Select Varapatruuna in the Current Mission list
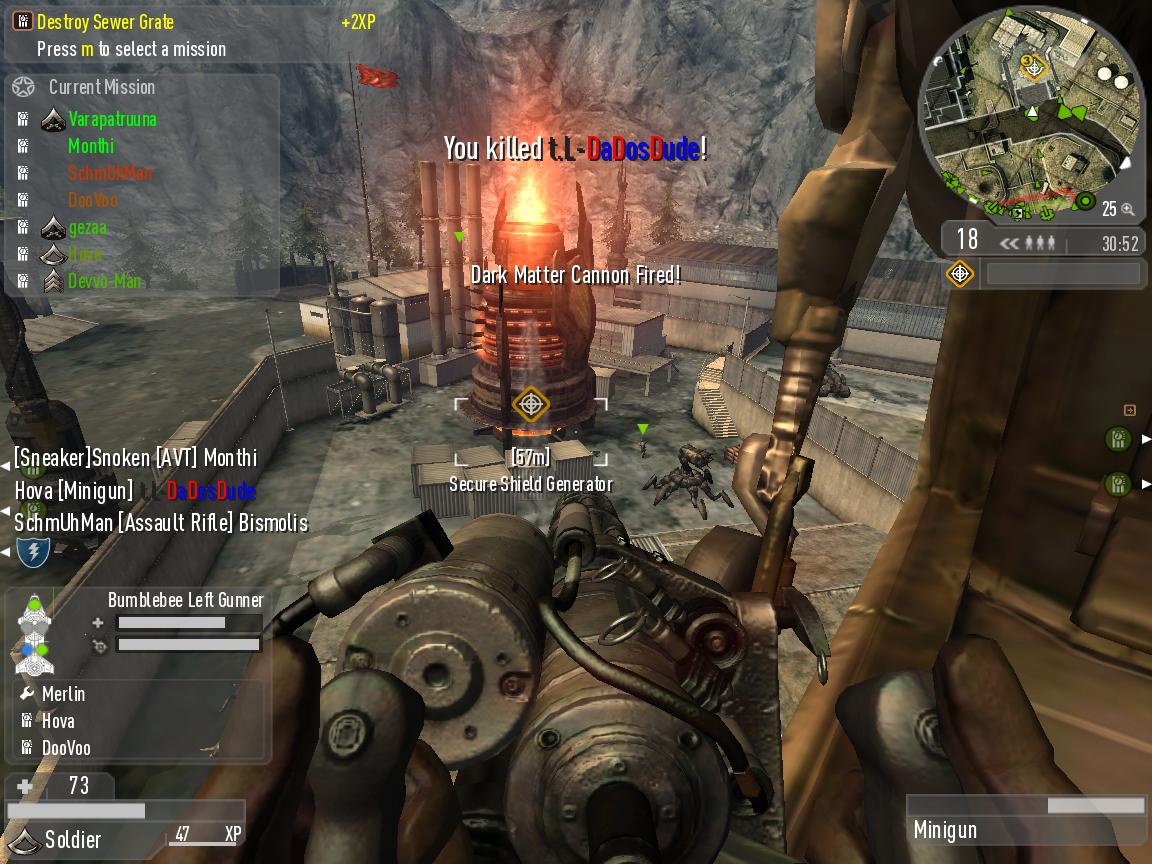Viewport: 1152px width, 864px height. pyautogui.click(x=112, y=119)
